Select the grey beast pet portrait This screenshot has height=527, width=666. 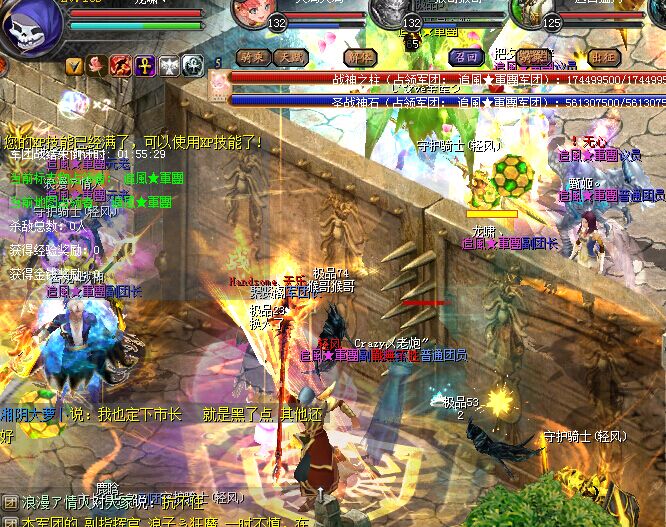click(392, 11)
